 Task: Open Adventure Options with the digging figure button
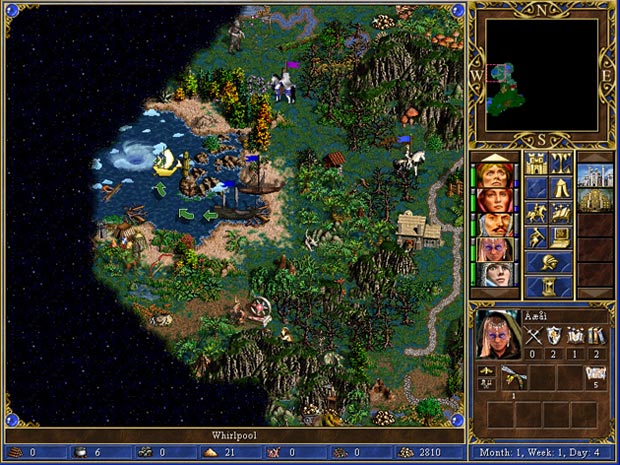point(536,238)
